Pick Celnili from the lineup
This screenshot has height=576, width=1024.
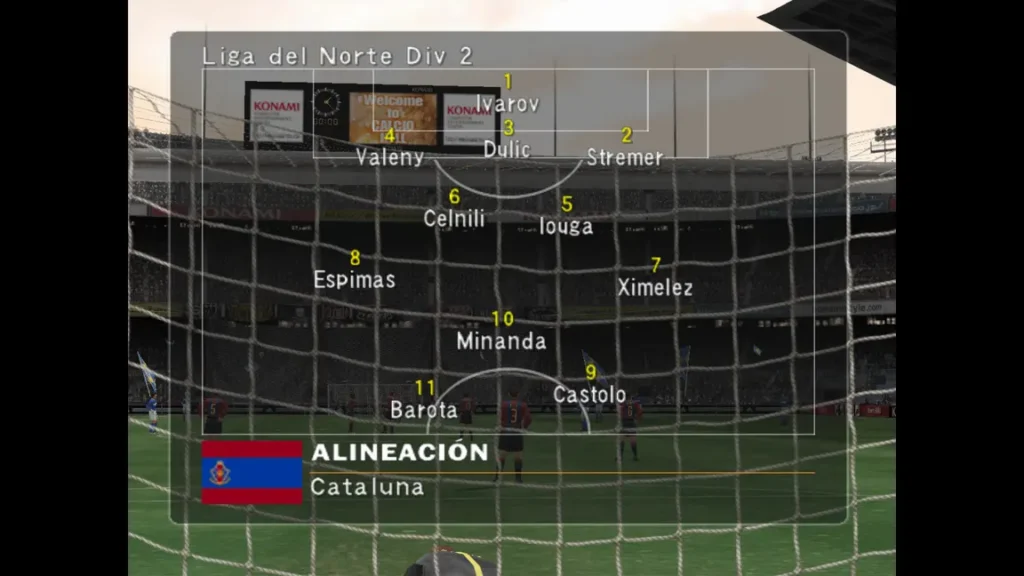tap(454, 218)
